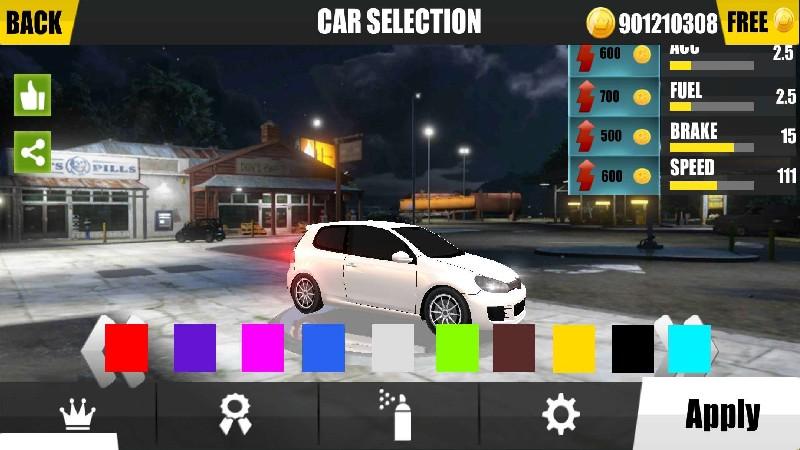Choose the light gray paint swatch
The height and width of the screenshot is (450, 800).
point(393,348)
